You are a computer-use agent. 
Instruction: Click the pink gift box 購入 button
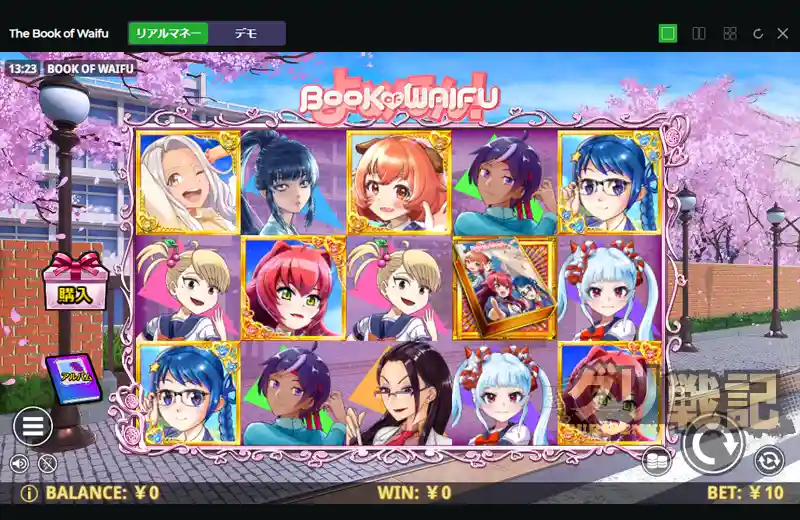75,282
